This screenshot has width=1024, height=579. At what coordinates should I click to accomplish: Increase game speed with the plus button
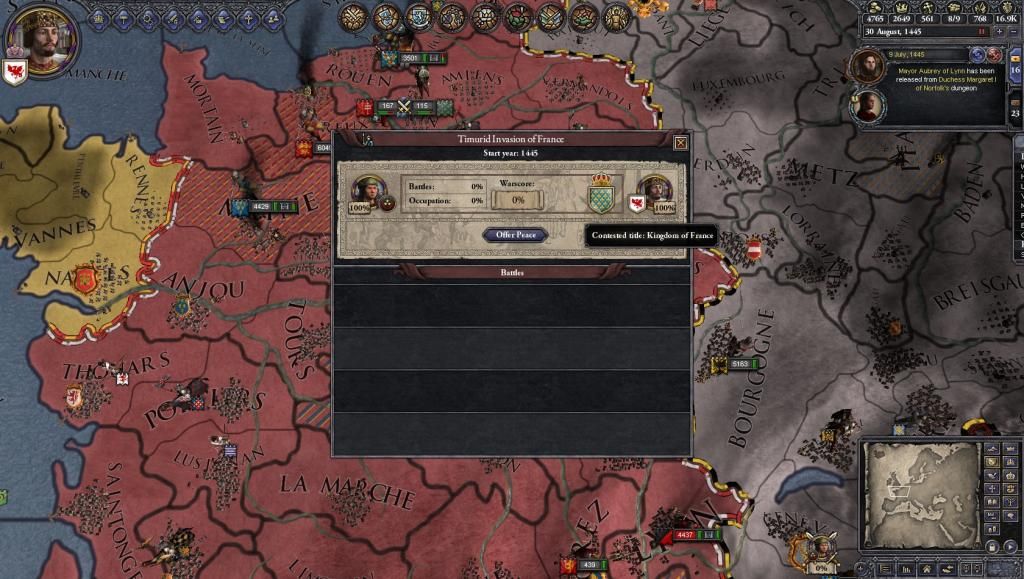(x=999, y=32)
